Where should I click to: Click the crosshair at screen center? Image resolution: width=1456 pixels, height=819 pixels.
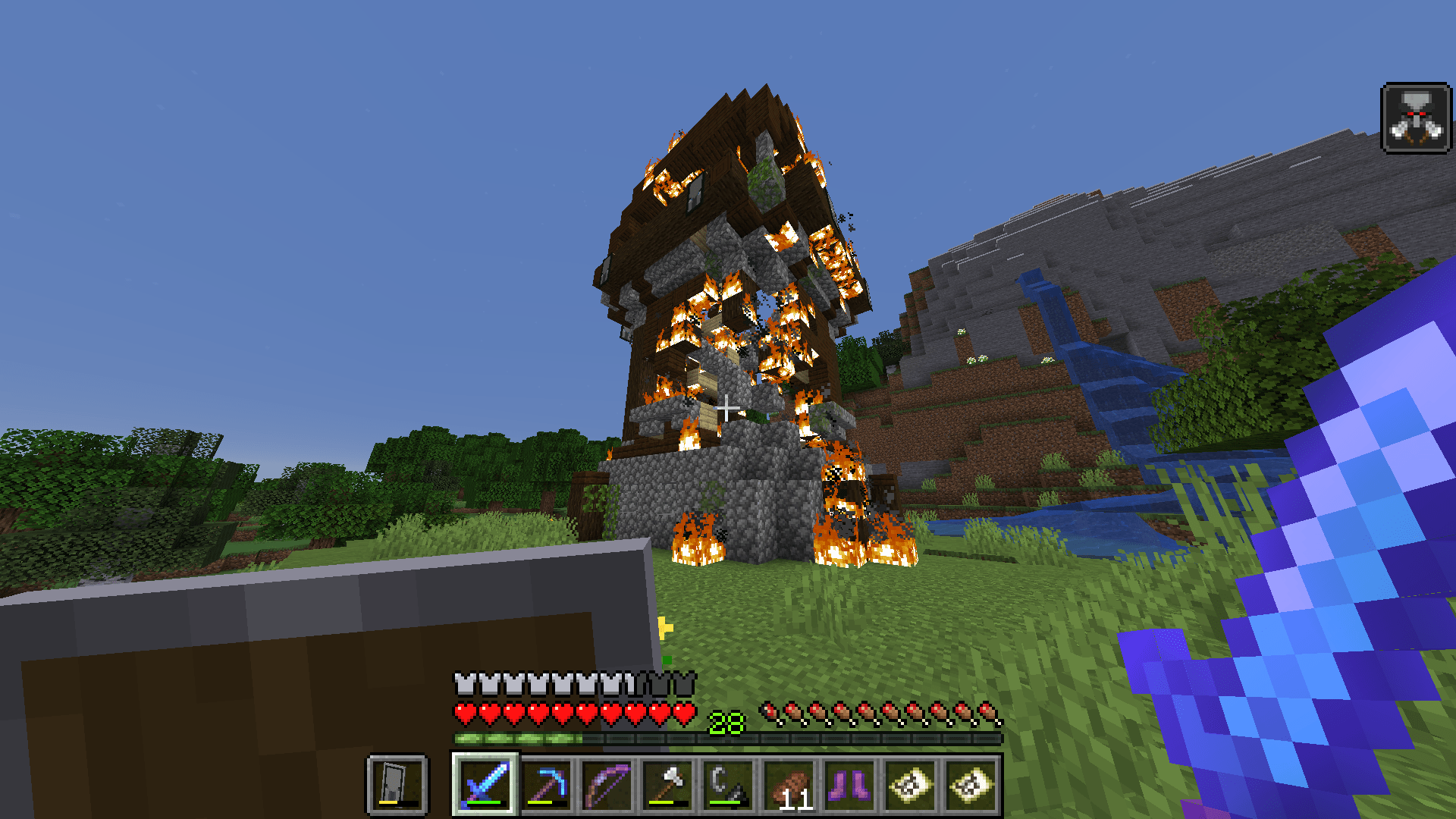click(x=728, y=409)
